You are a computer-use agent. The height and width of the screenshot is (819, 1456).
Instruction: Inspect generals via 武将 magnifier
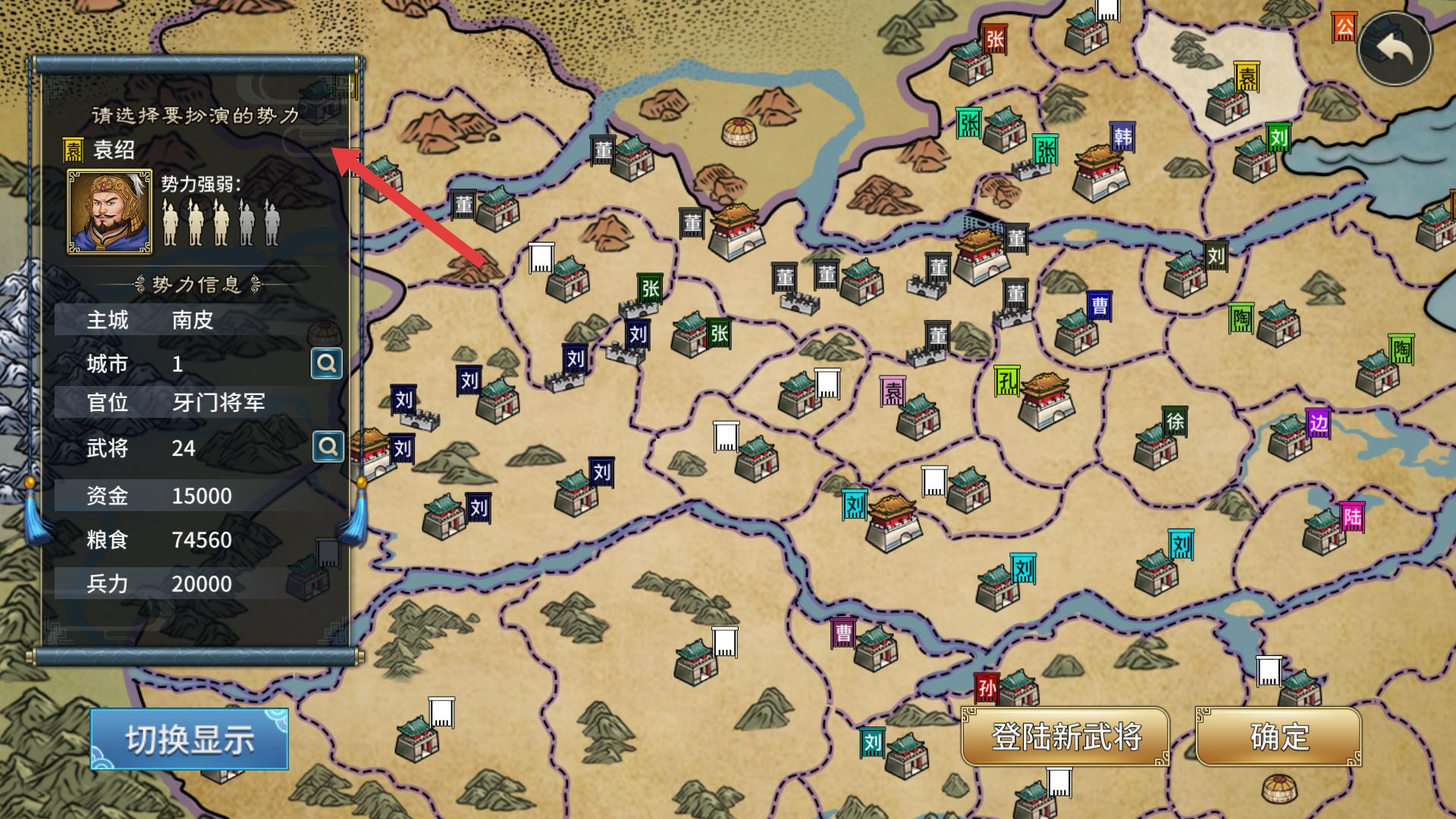click(328, 447)
